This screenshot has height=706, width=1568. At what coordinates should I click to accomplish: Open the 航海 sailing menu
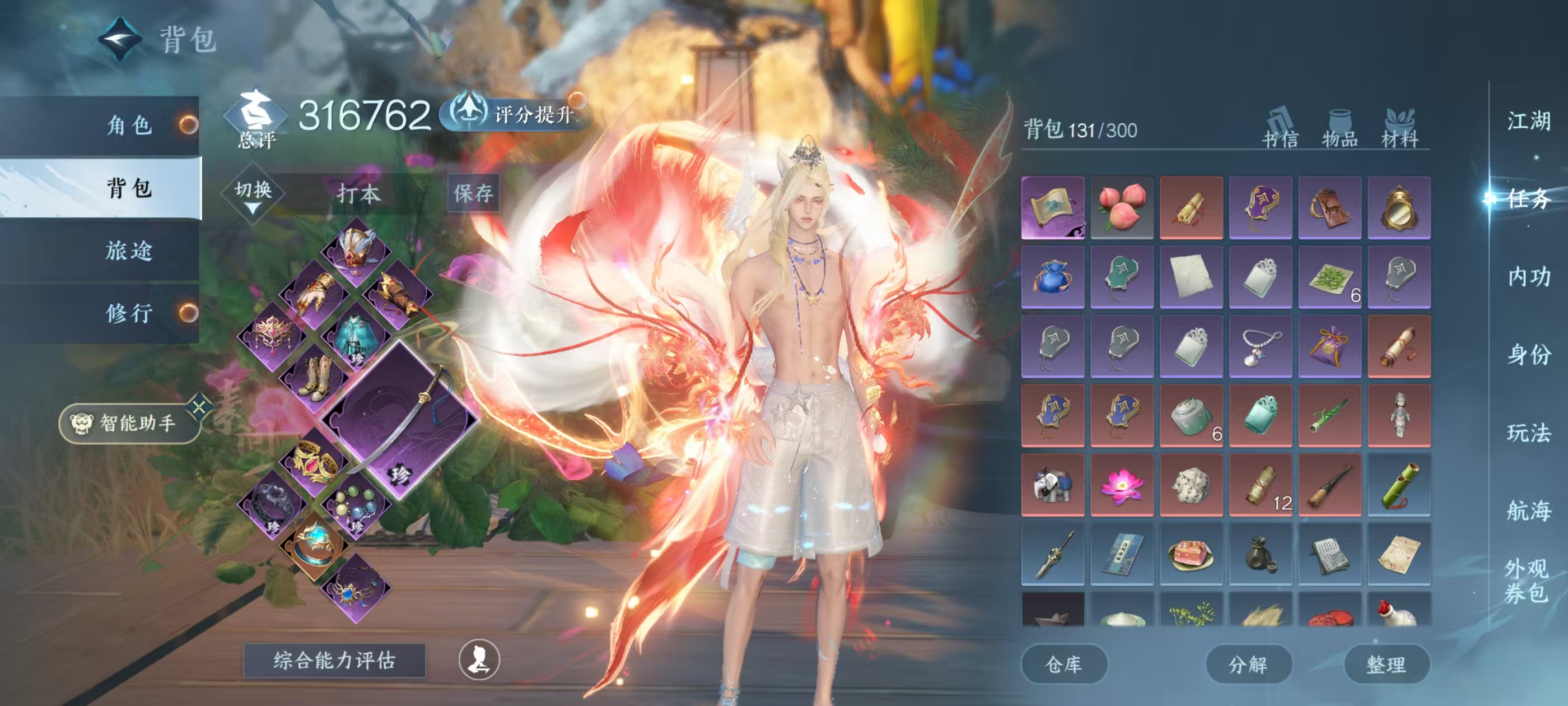coord(1528,510)
